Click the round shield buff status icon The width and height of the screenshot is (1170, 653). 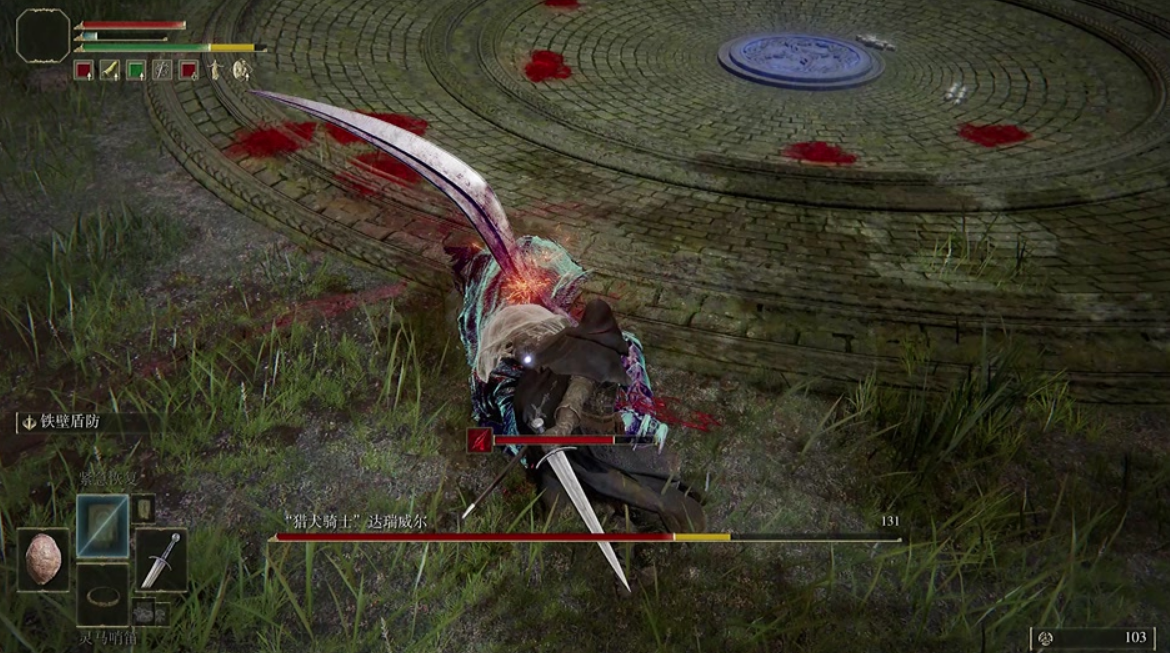(x=241, y=70)
